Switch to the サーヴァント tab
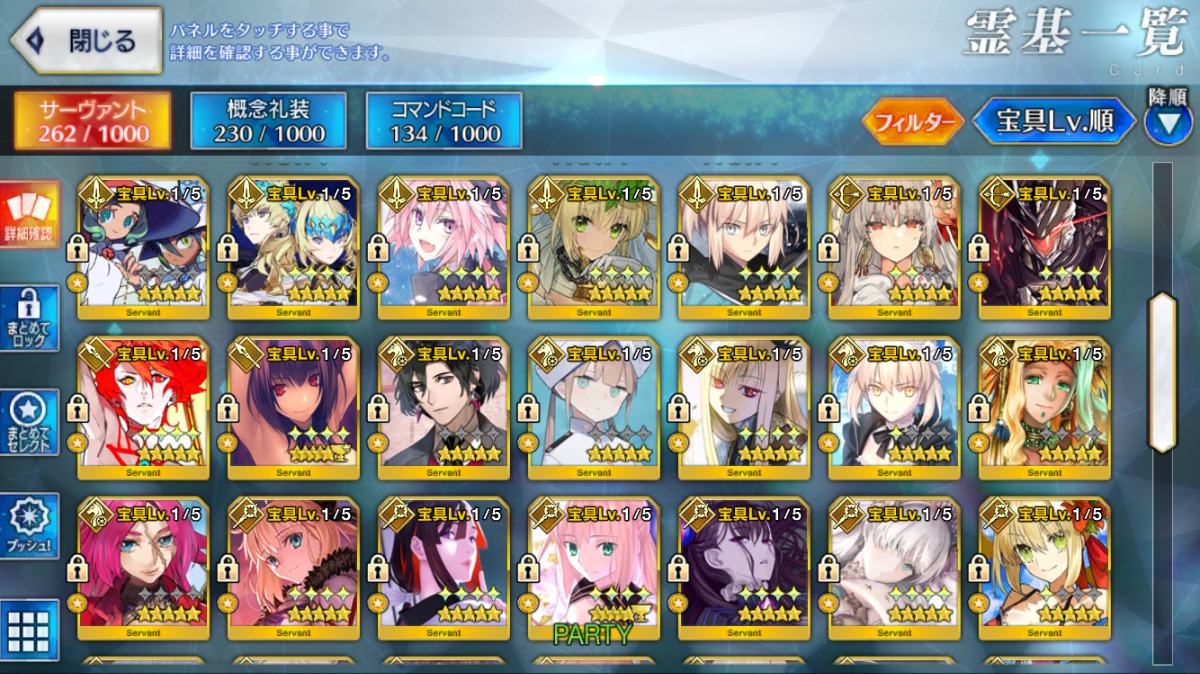This screenshot has height=674, width=1200. [x=92, y=121]
